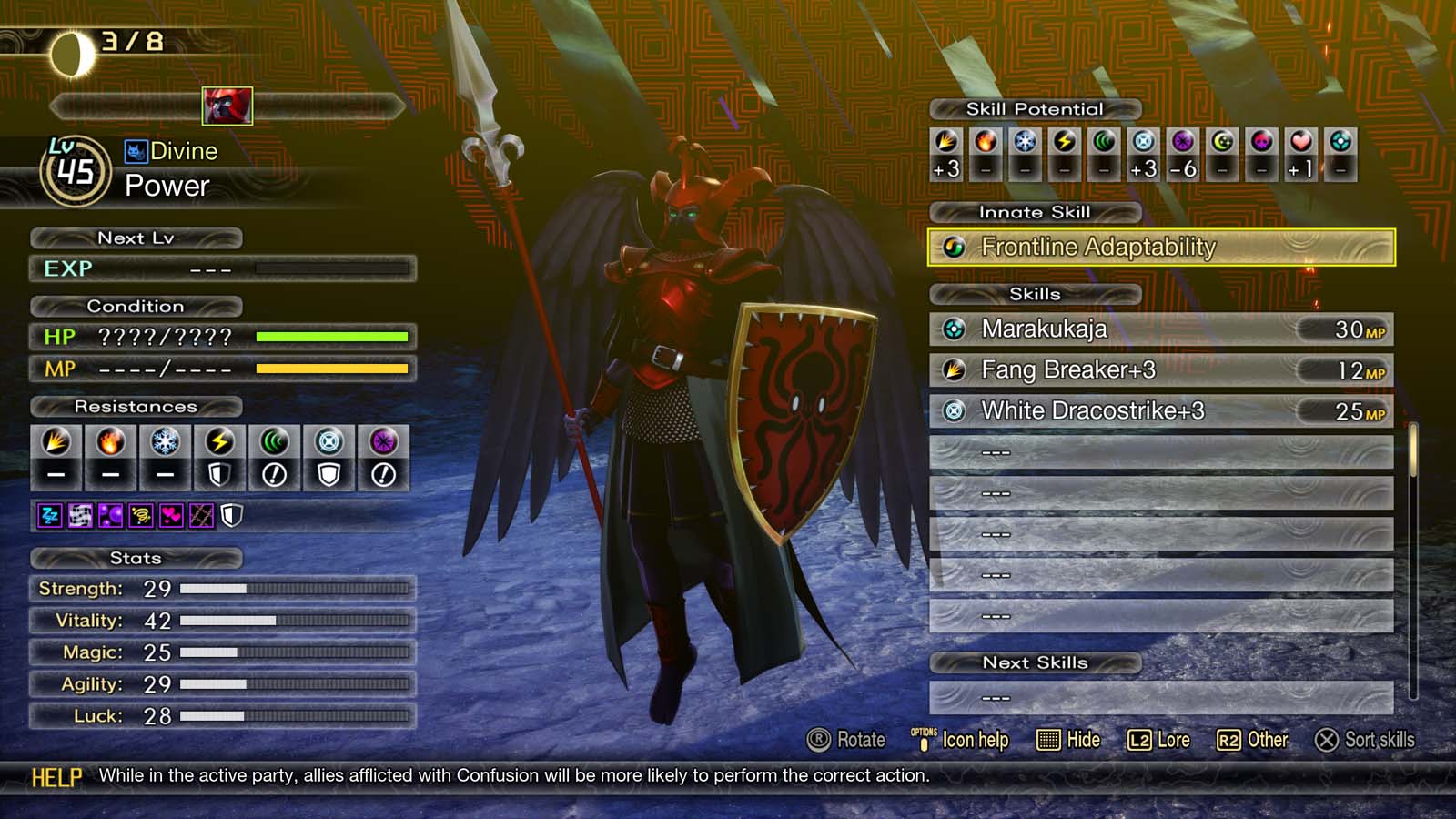Select the Fang Breaker+3 physical skill icon
Viewport: 1456px width, 819px height.
tap(955, 370)
